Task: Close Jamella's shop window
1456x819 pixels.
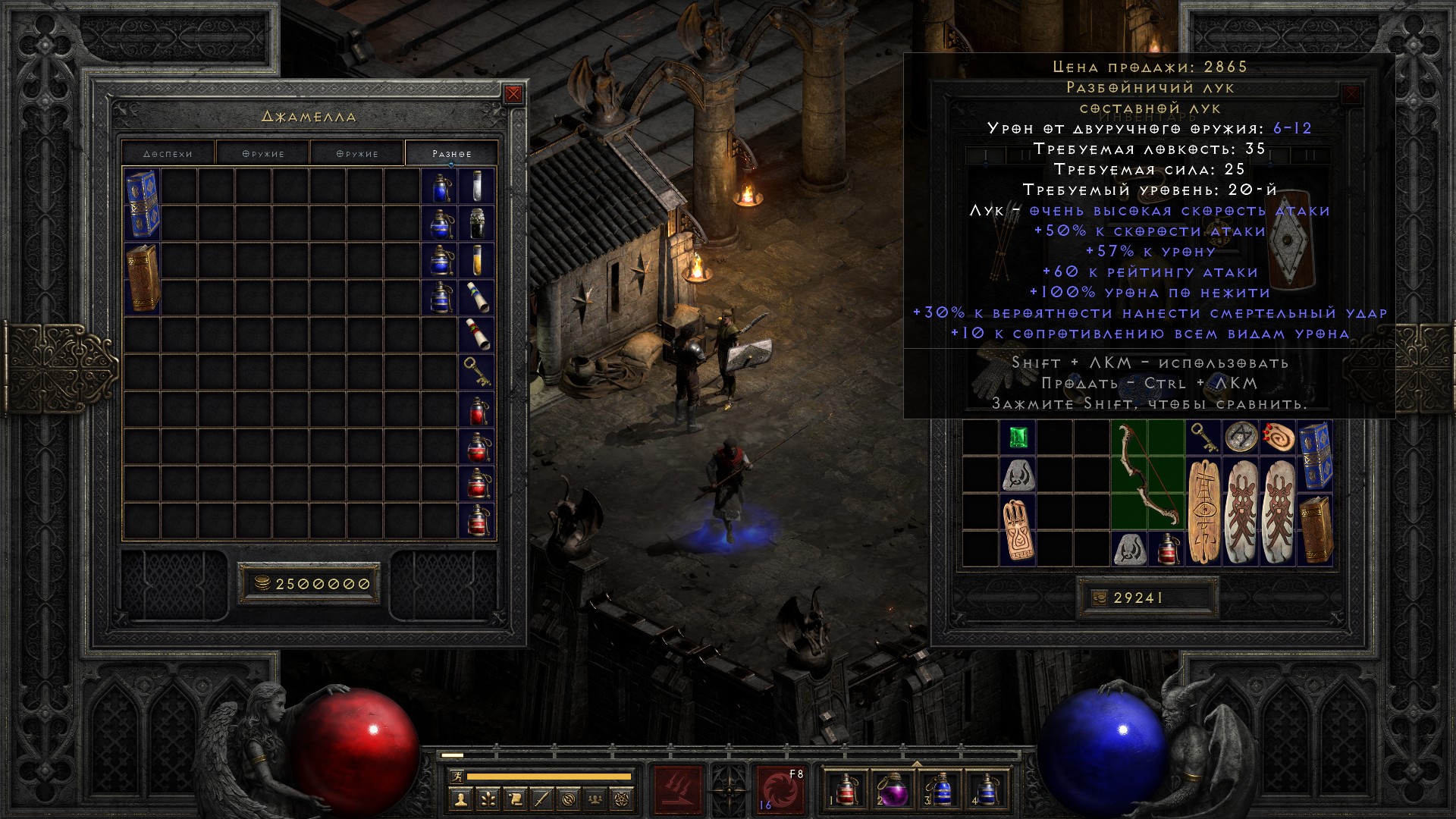Action: pos(513,94)
